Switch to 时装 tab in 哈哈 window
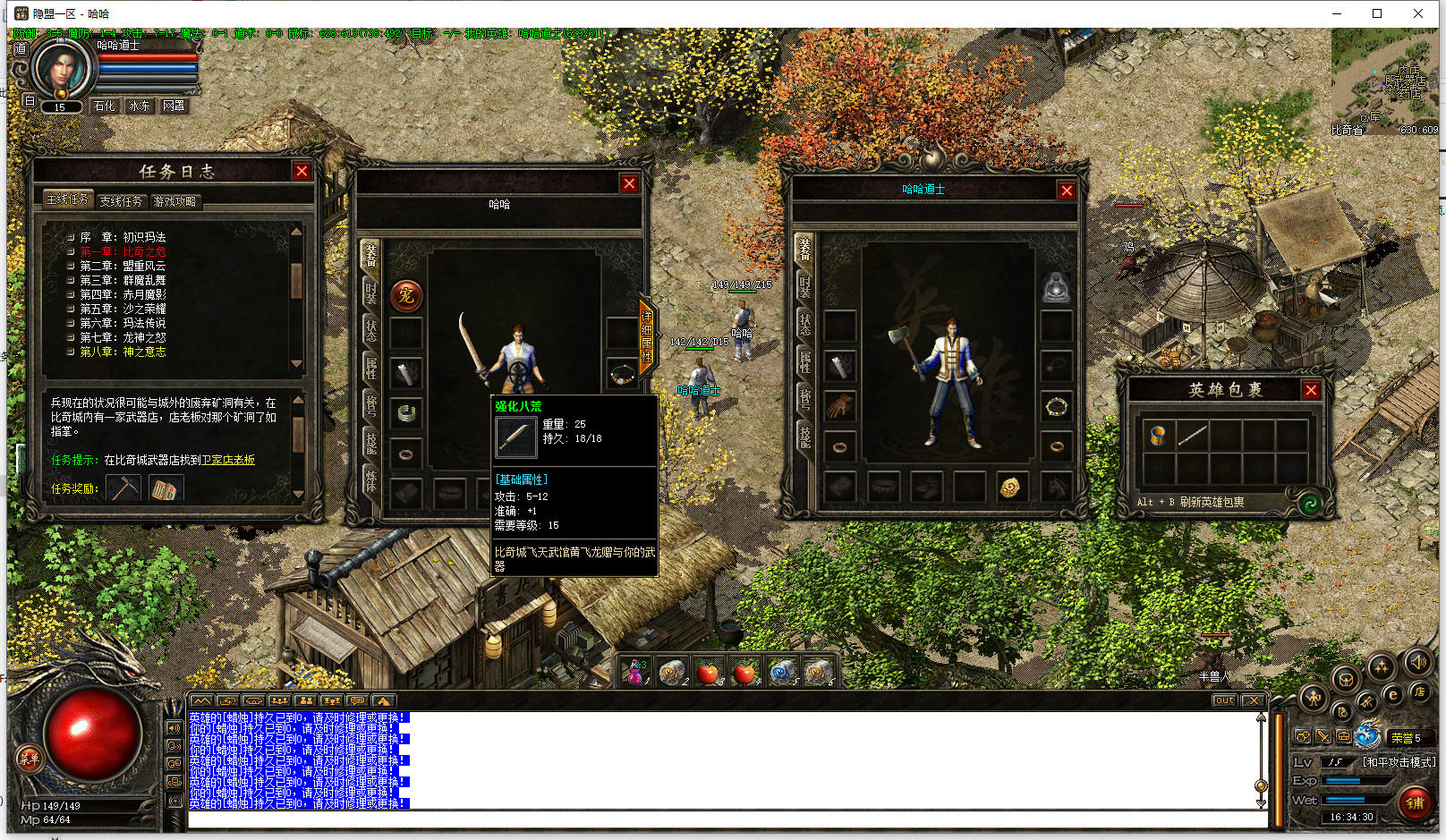This screenshot has height=840, width=1446. coord(370,292)
